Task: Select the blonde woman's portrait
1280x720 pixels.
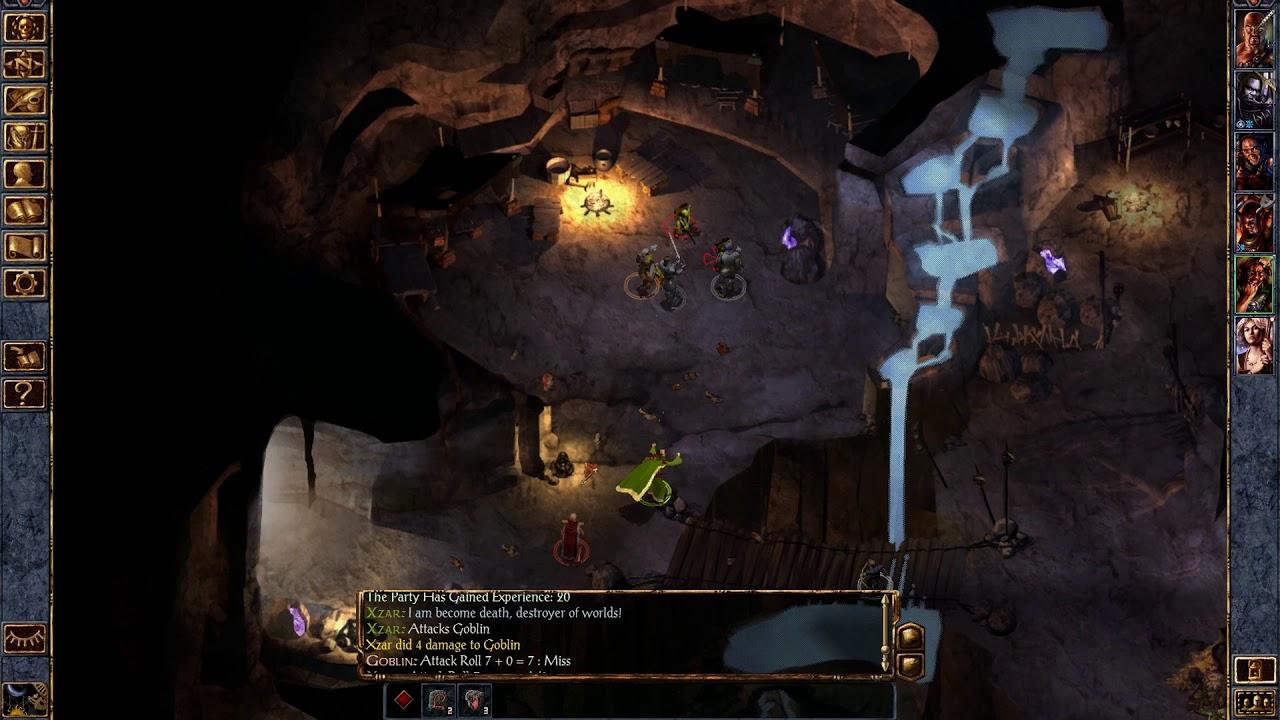Action: [x=1254, y=345]
